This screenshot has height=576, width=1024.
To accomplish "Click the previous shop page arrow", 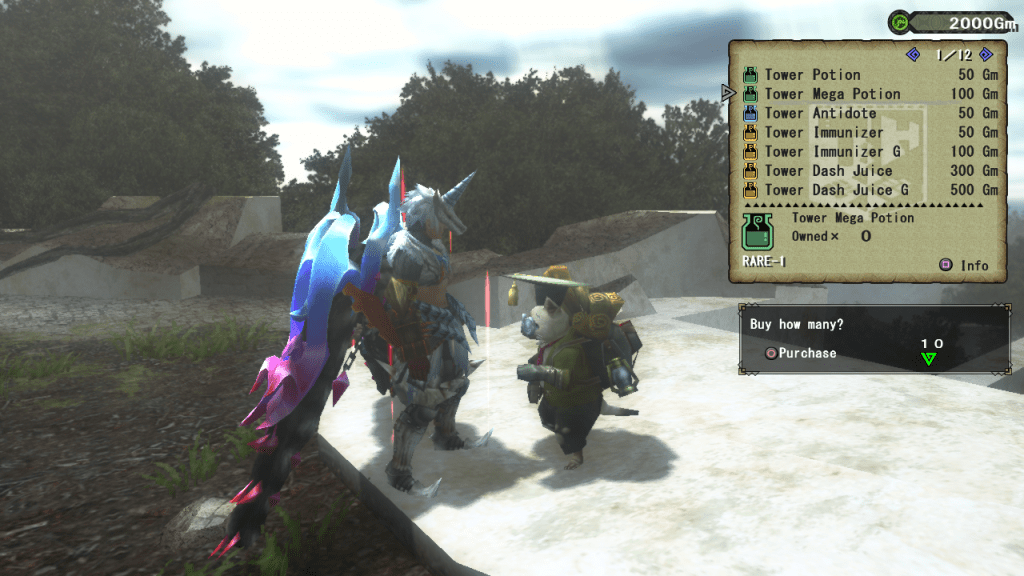I will coord(912,55).
